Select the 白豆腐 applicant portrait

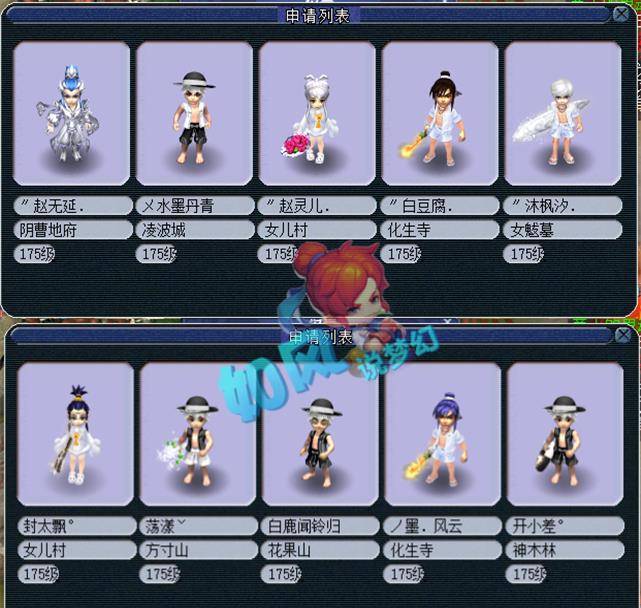point(440,117)
